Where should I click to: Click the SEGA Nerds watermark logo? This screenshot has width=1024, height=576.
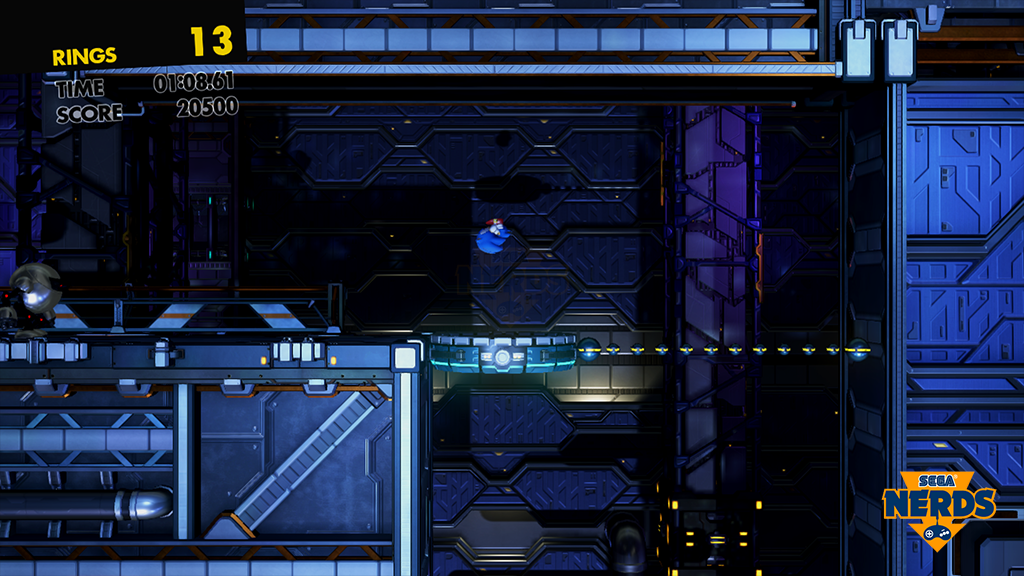pos(939,505)
